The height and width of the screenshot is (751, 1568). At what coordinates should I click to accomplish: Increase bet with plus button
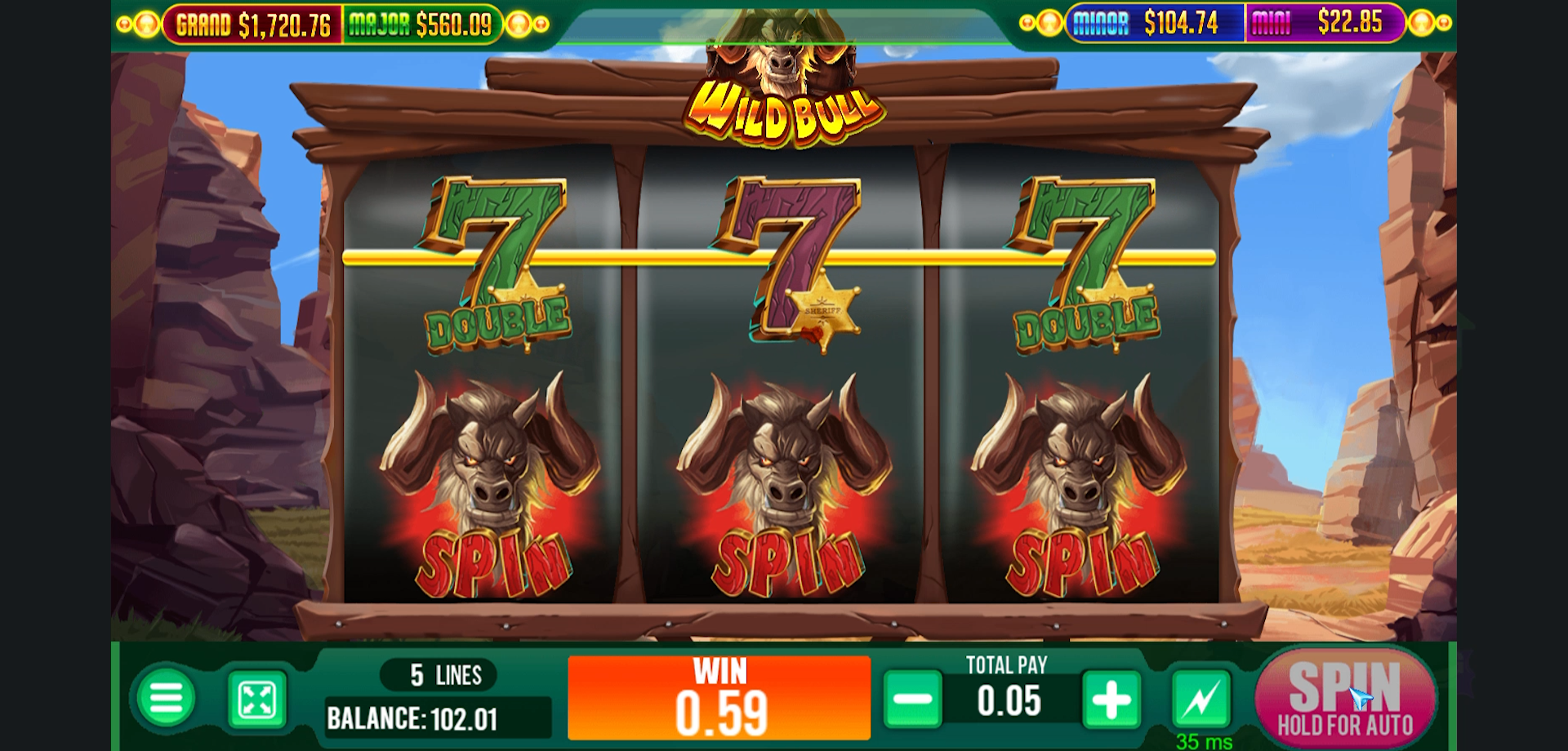click(x=1111, y=698)
